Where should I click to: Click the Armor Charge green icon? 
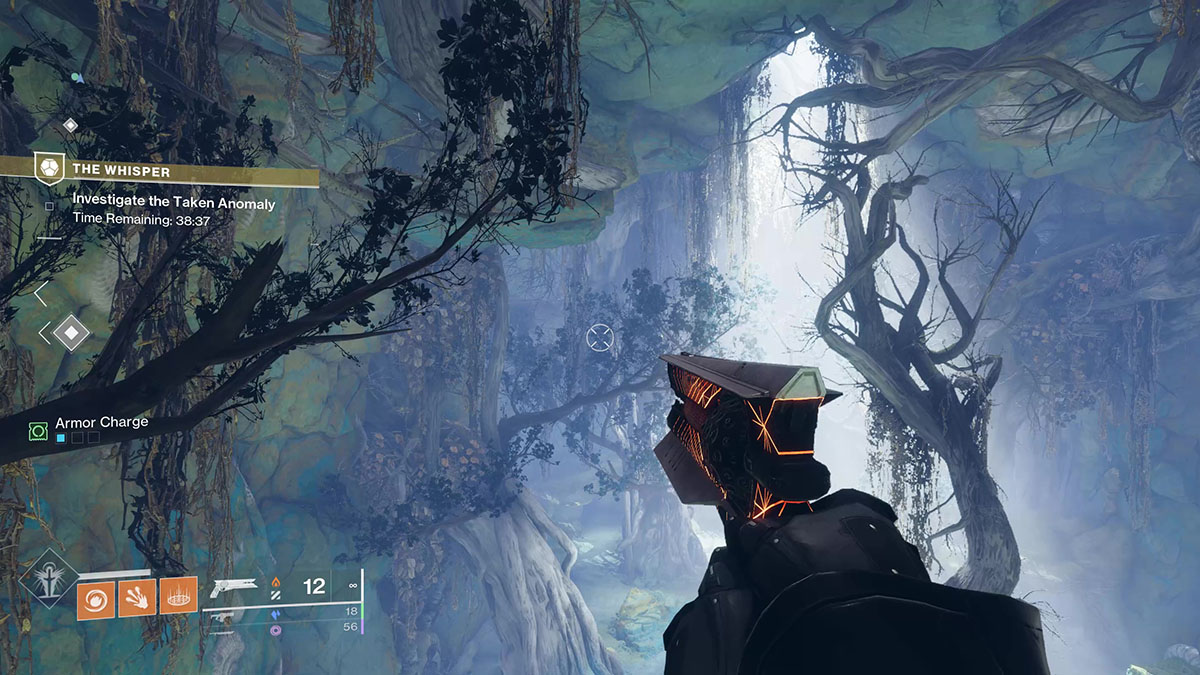tap(38, 430)
